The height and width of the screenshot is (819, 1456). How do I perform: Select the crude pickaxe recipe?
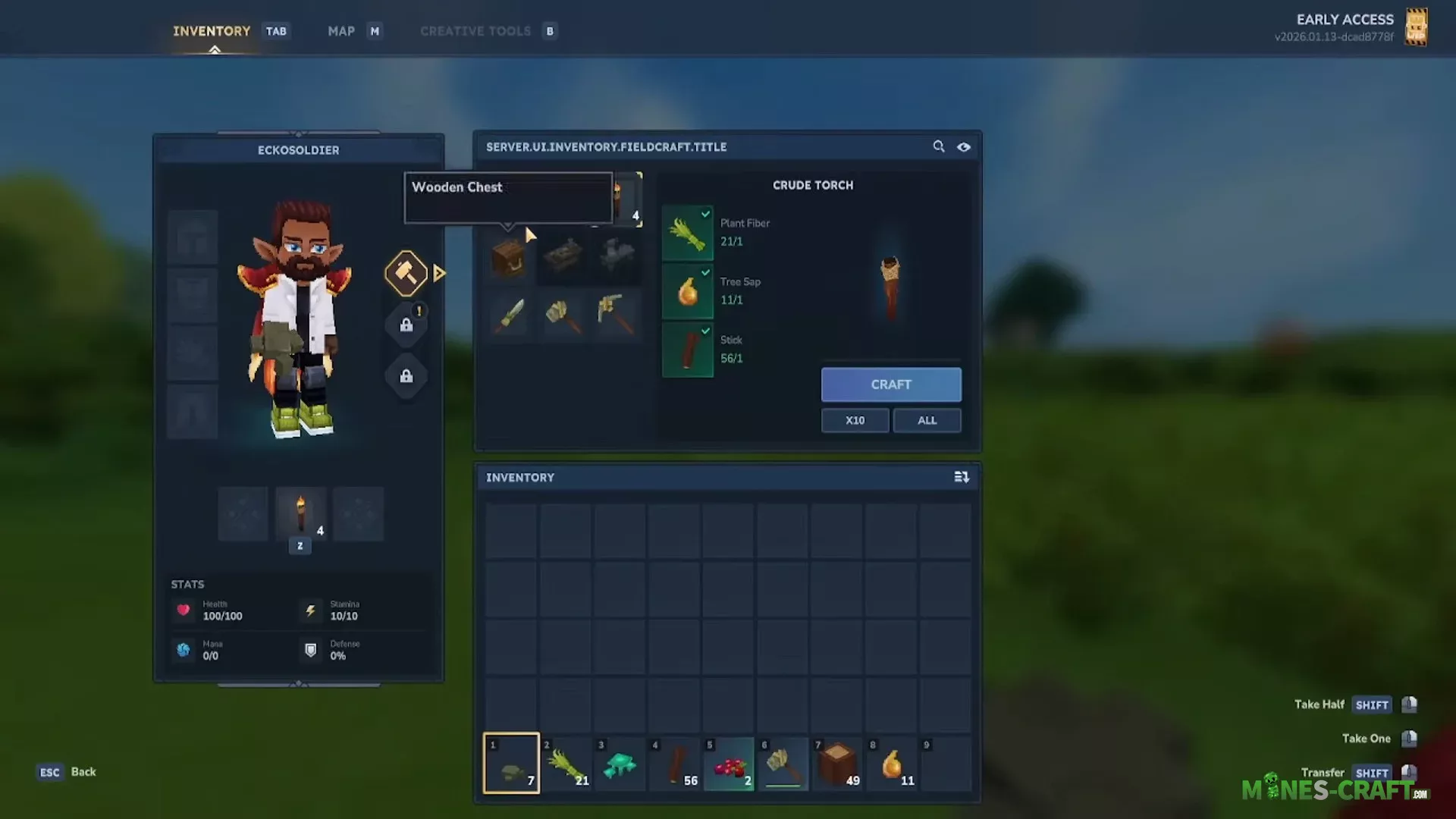pyautogui.click(x=616, y=315)
